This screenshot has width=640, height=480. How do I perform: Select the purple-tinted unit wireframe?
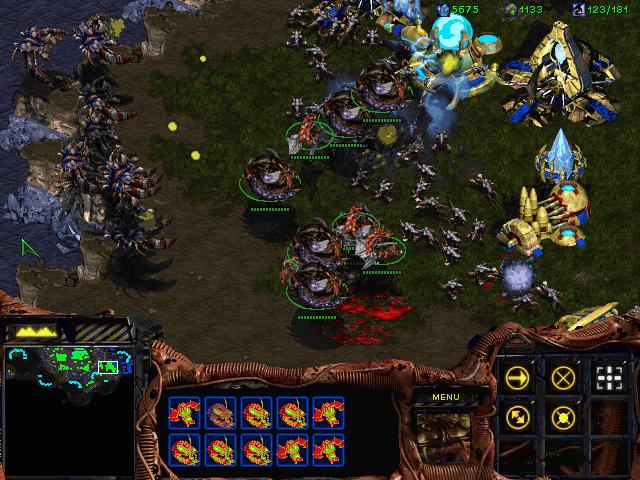(220, 412)
